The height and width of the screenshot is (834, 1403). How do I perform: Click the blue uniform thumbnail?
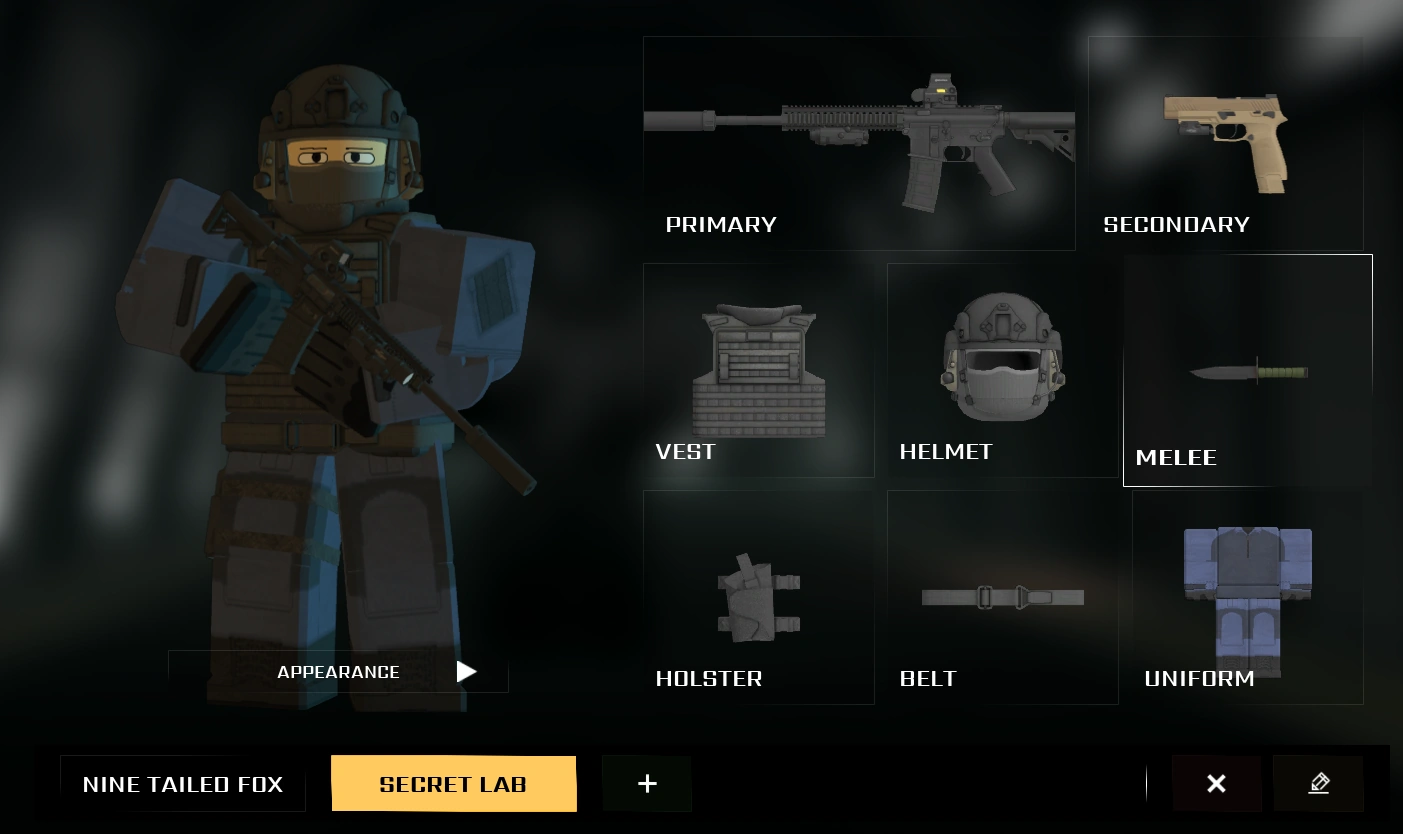[x=1246, y=595]
